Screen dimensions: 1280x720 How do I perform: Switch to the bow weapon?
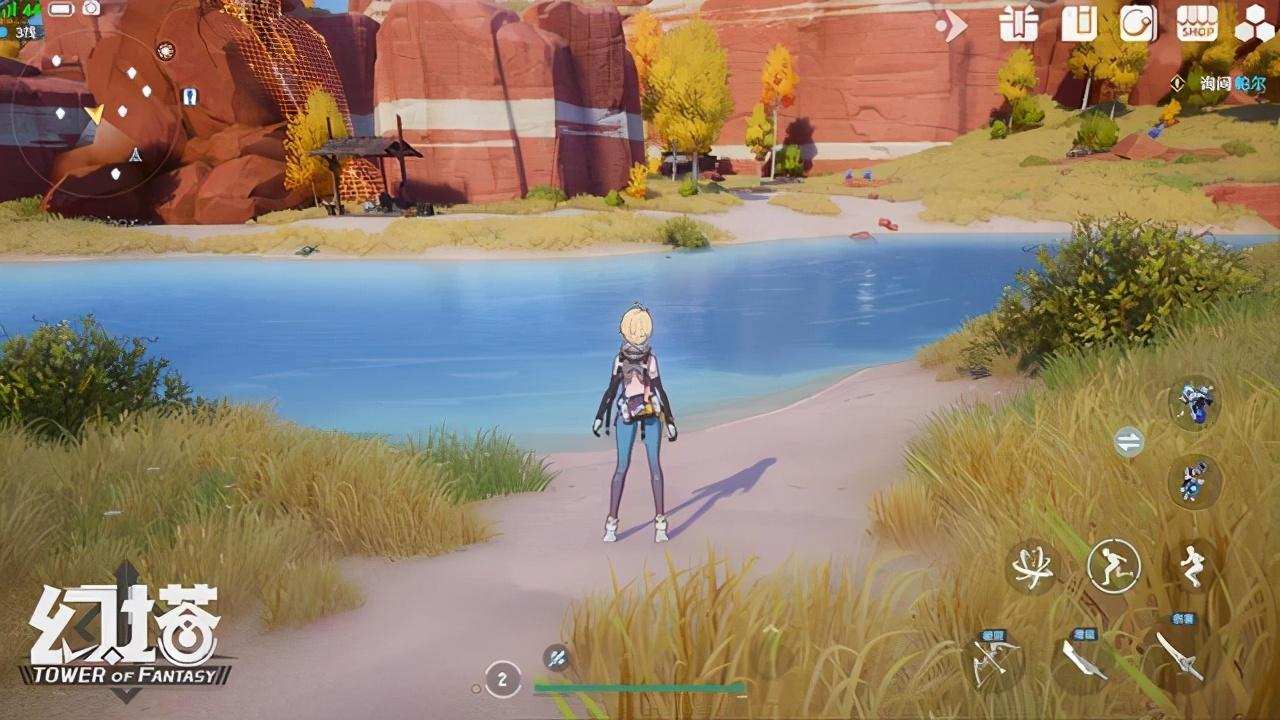pyautogui.click(x=996, y=660)
